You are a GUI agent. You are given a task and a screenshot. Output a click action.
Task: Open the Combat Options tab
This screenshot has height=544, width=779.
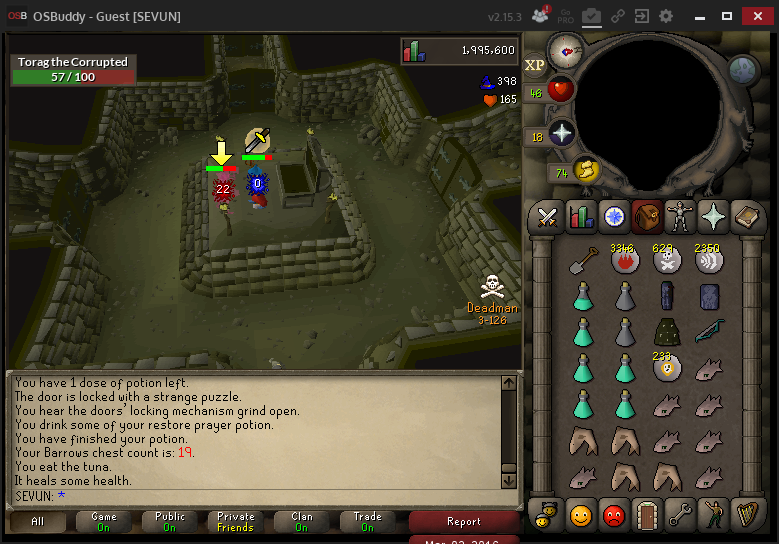(547, 216)
